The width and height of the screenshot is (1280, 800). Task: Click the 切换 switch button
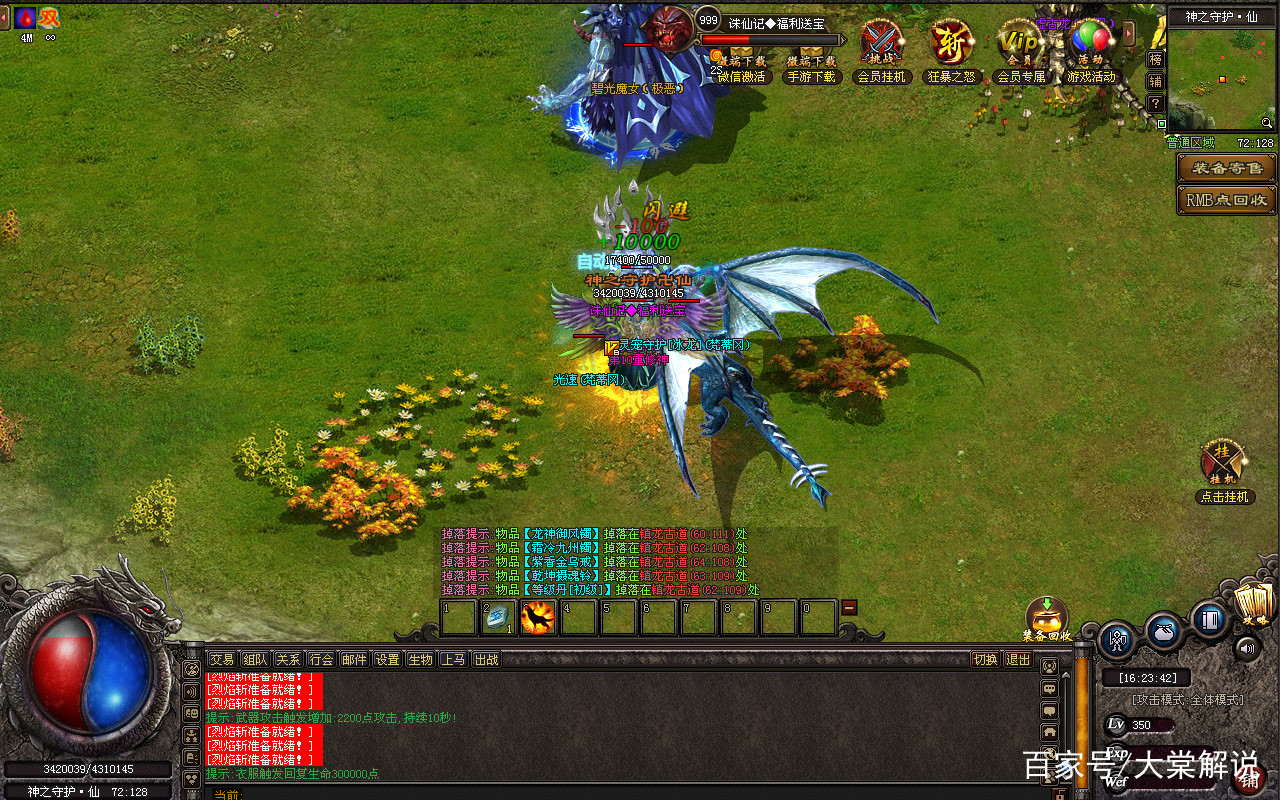click(985, 659)
